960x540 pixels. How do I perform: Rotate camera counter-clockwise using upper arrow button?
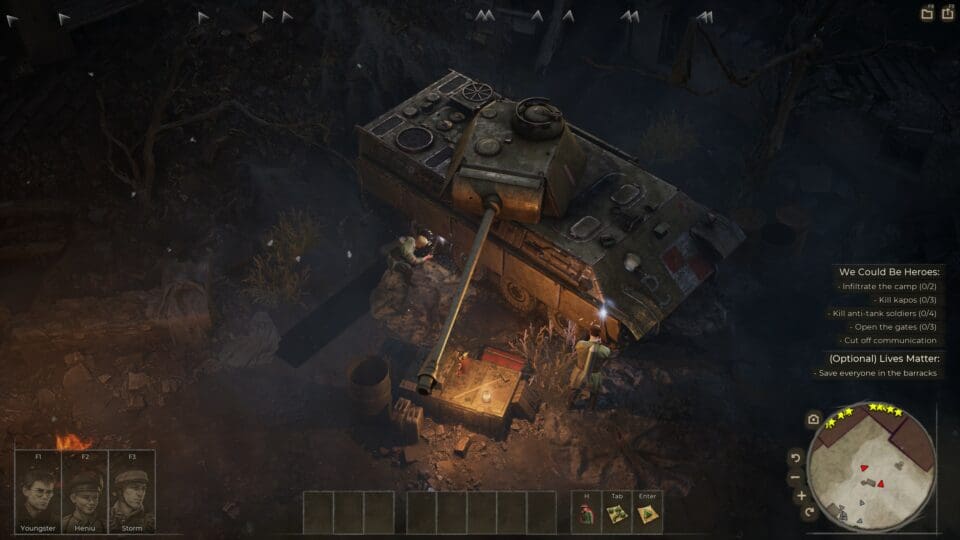click(797, 458)
